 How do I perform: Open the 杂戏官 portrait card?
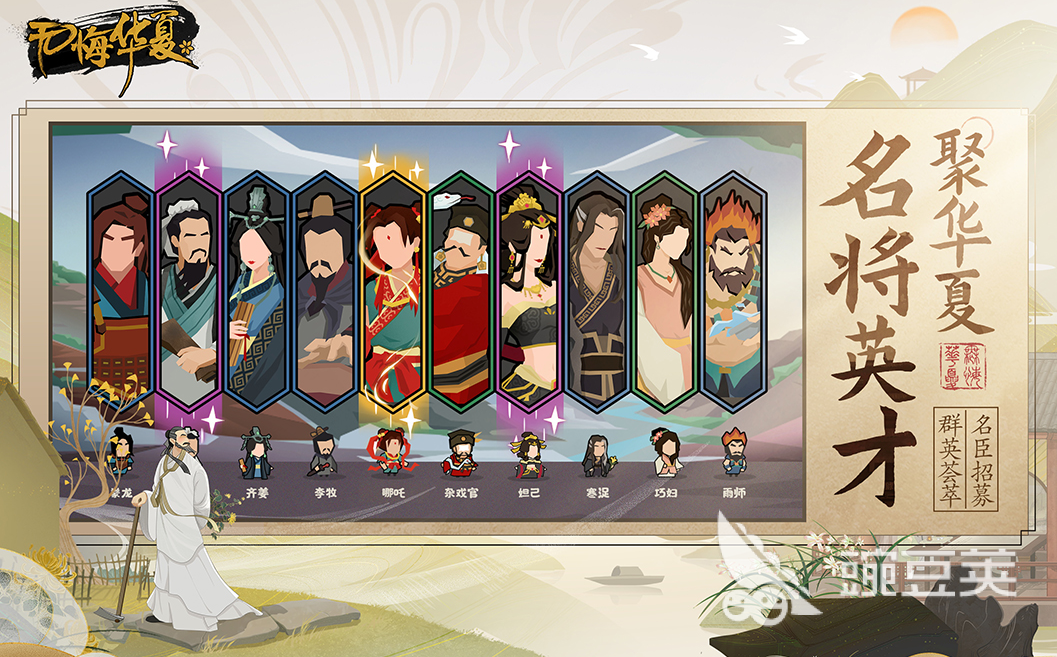click(x=461, y=290)
